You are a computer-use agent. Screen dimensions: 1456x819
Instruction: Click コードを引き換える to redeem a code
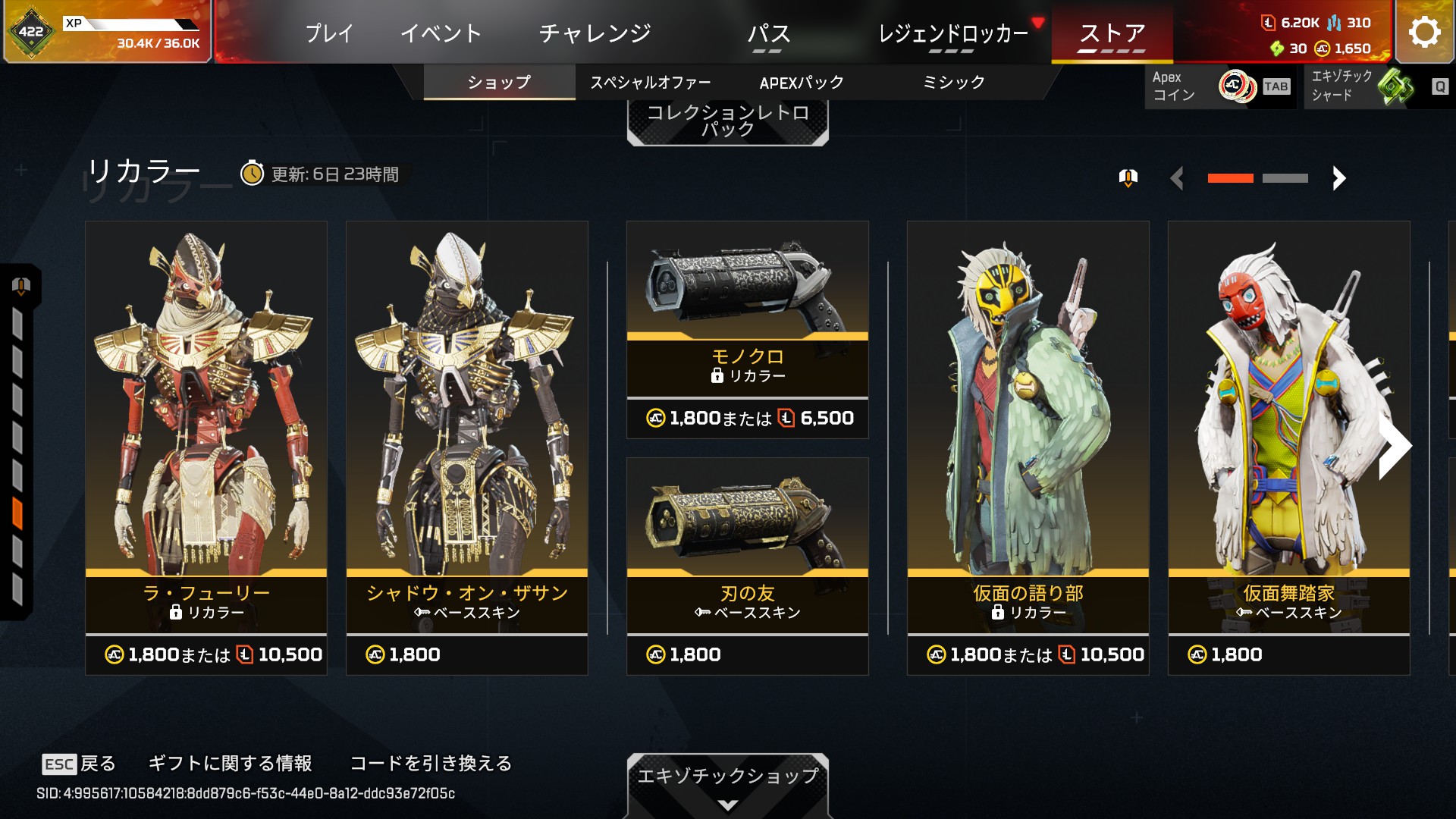pos(431,763)
